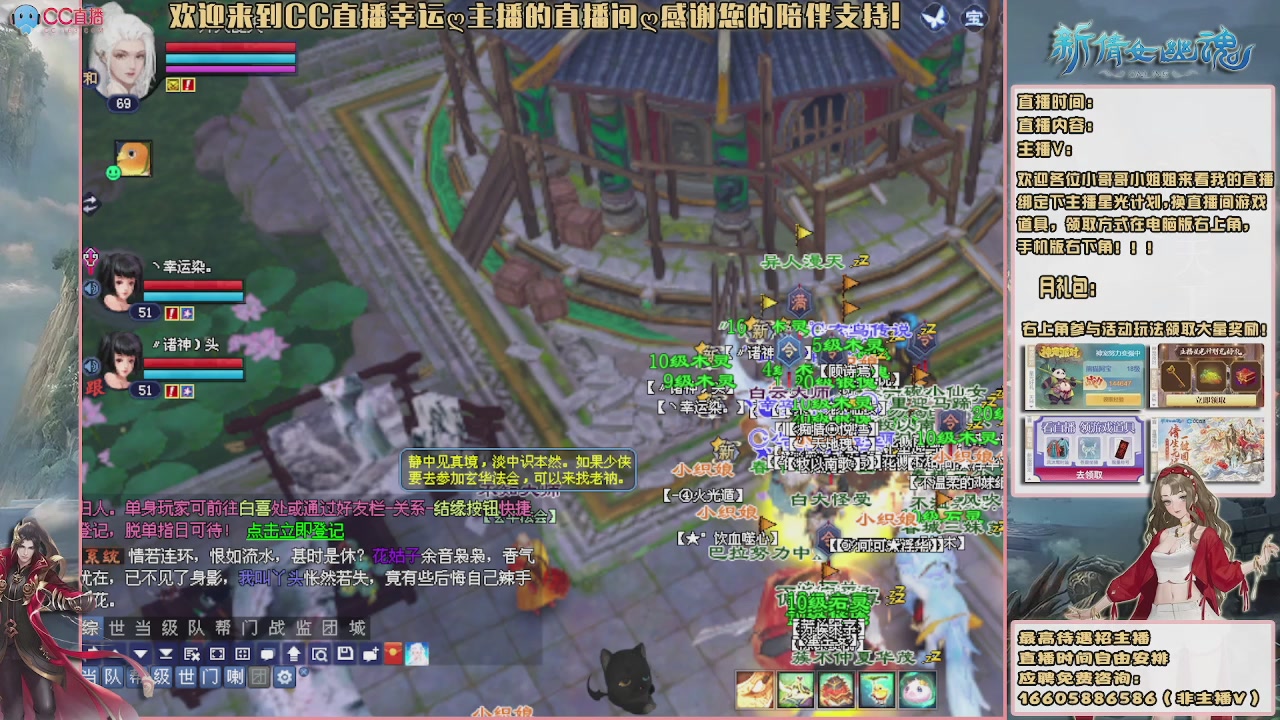Viewport: 1280px width, 720px height.
Task: Collapse the team member panel with left arrow
Action: pyautogui.click(x=91, y=204)
